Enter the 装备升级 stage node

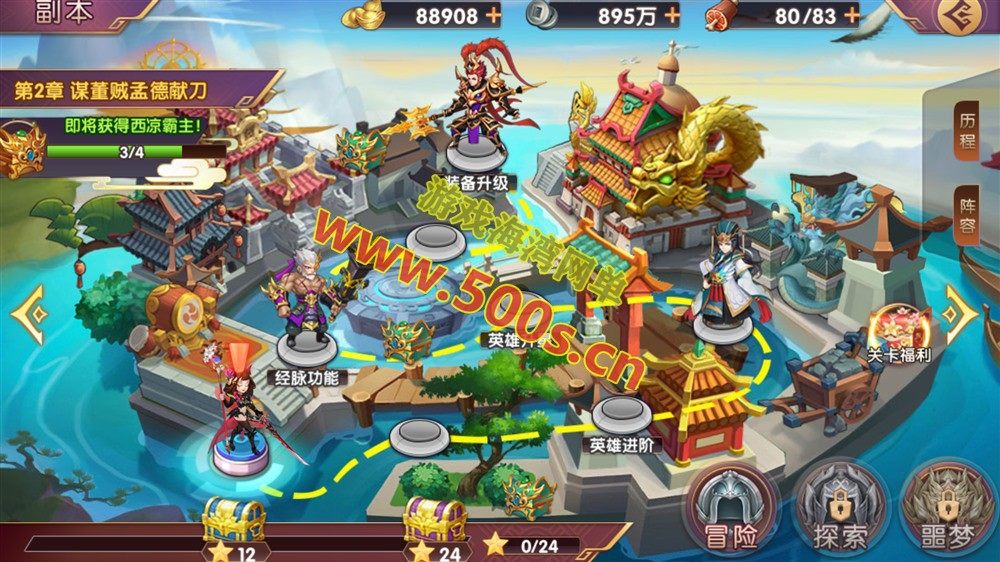click(x=476, y=152)
